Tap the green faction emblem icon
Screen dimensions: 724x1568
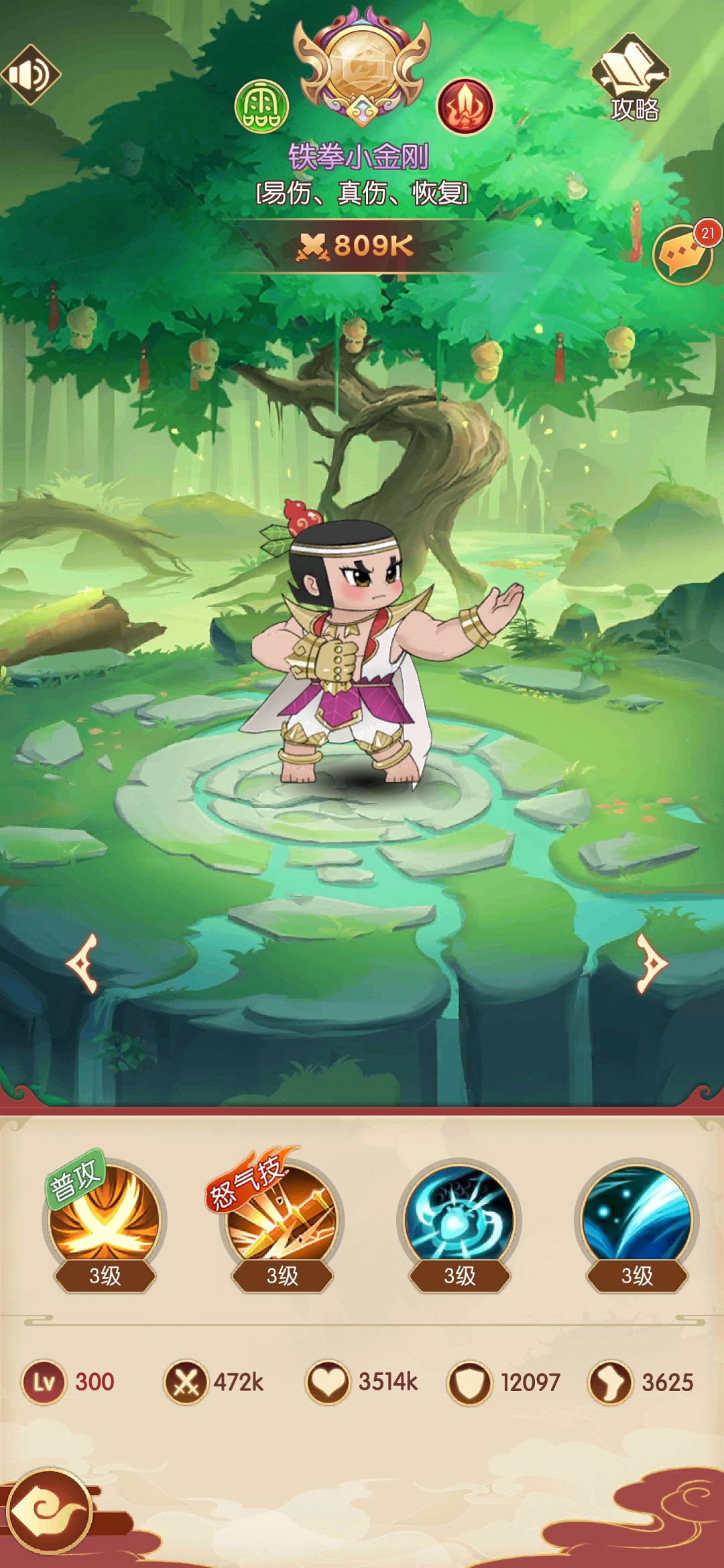[x=261, y=106]
